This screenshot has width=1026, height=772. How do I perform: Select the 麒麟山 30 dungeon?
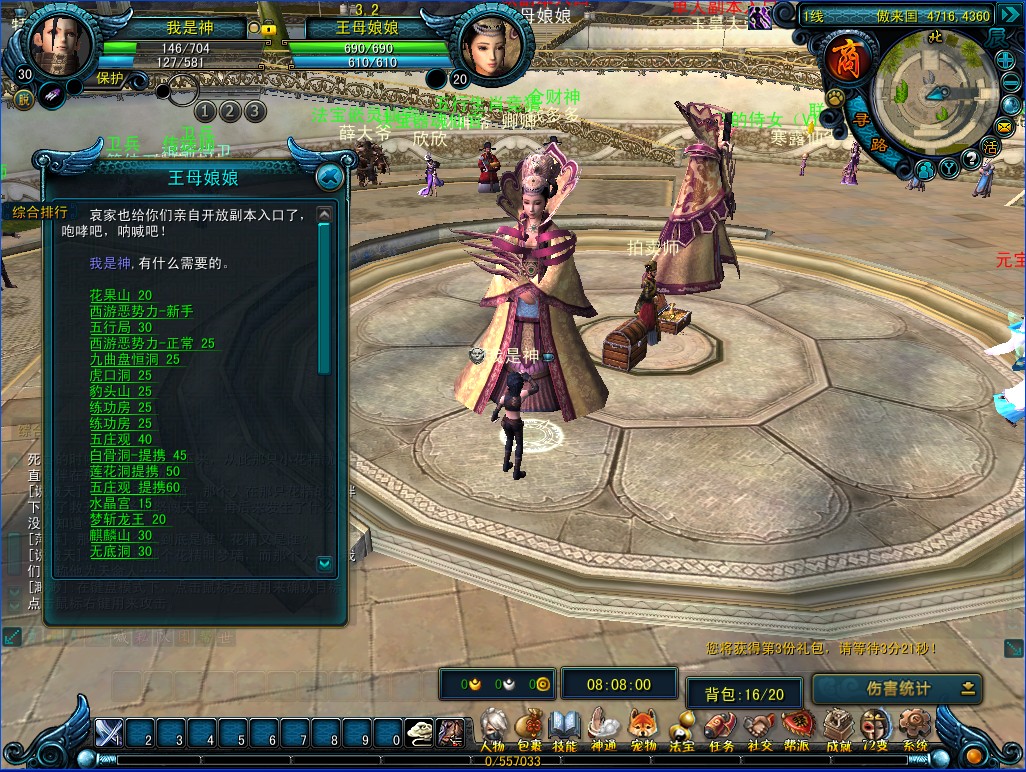coord(121,536)
